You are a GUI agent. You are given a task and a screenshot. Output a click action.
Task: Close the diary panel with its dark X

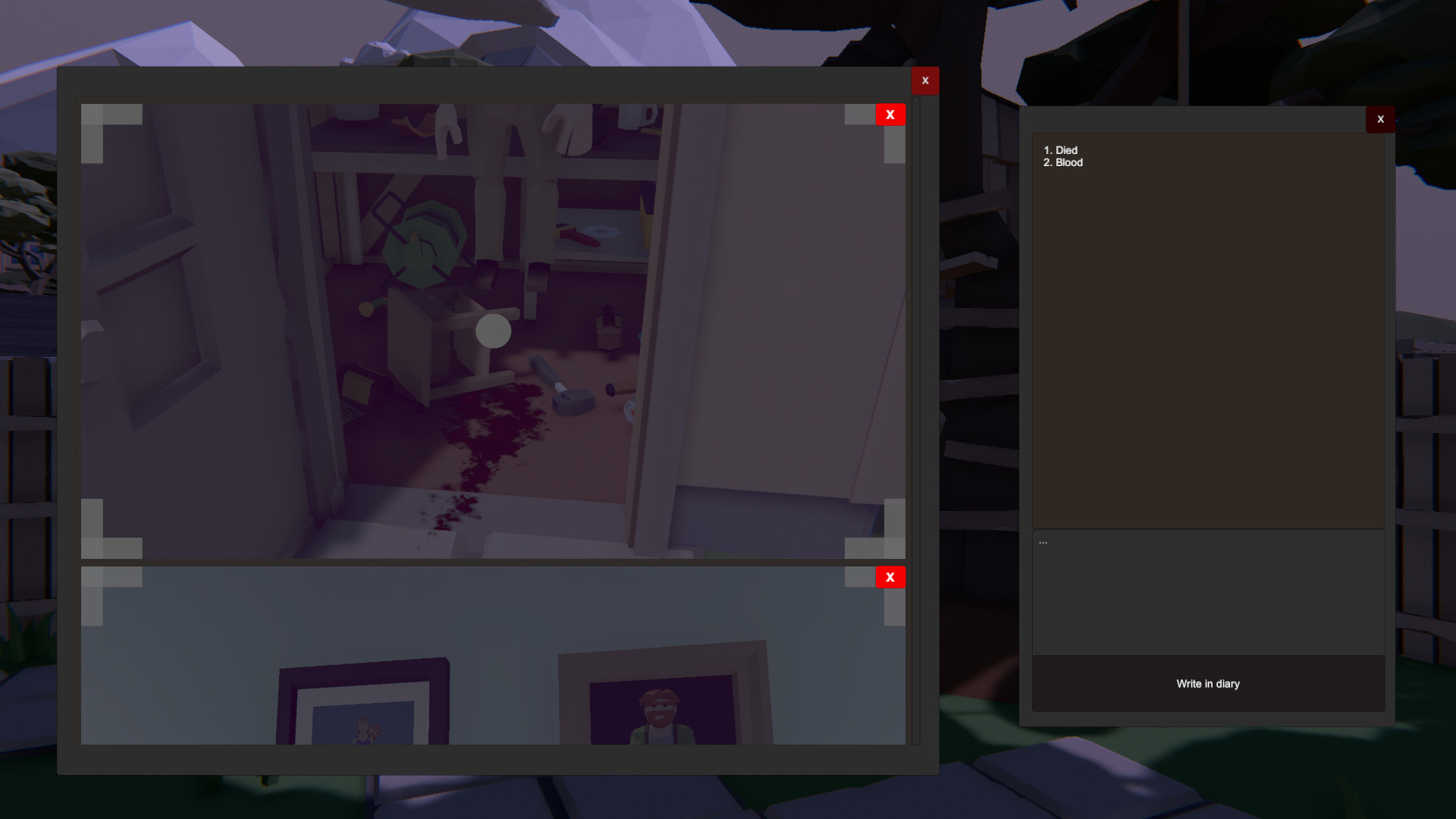click(1380, 119)
